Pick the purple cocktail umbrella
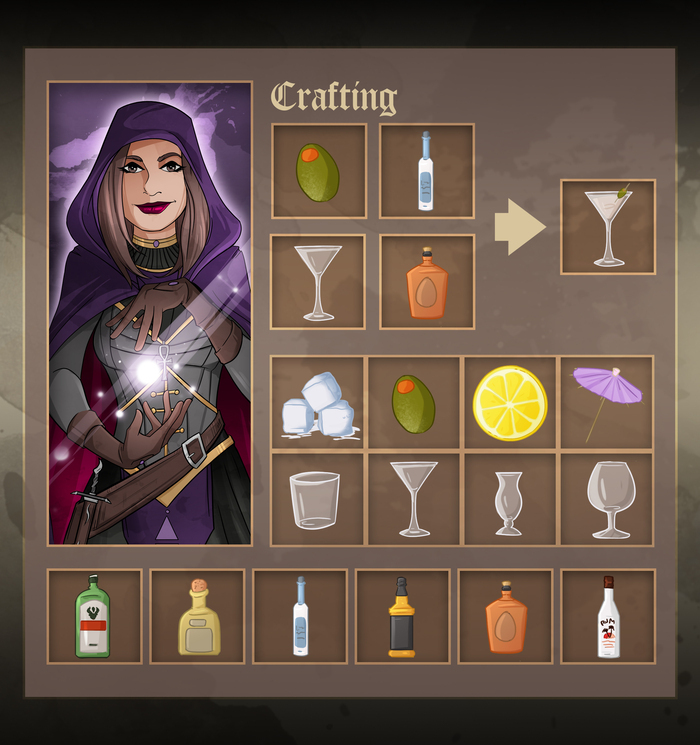 pyautogui.click(x=606, y=402)
